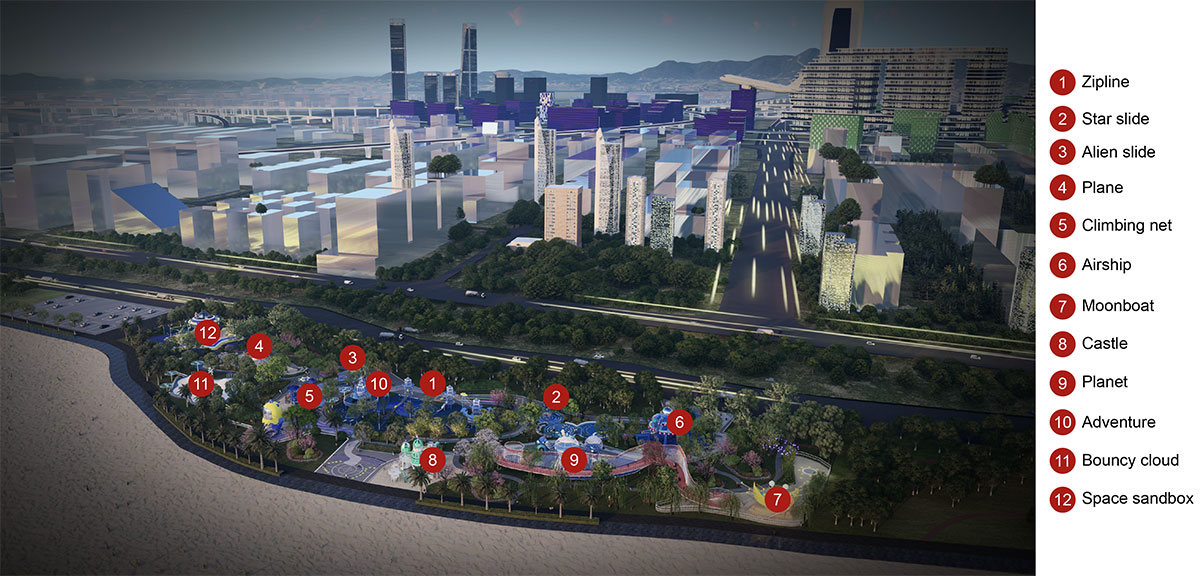Select the Planet legend entry
The image size is (1200, 576).
coord(1104,382)
